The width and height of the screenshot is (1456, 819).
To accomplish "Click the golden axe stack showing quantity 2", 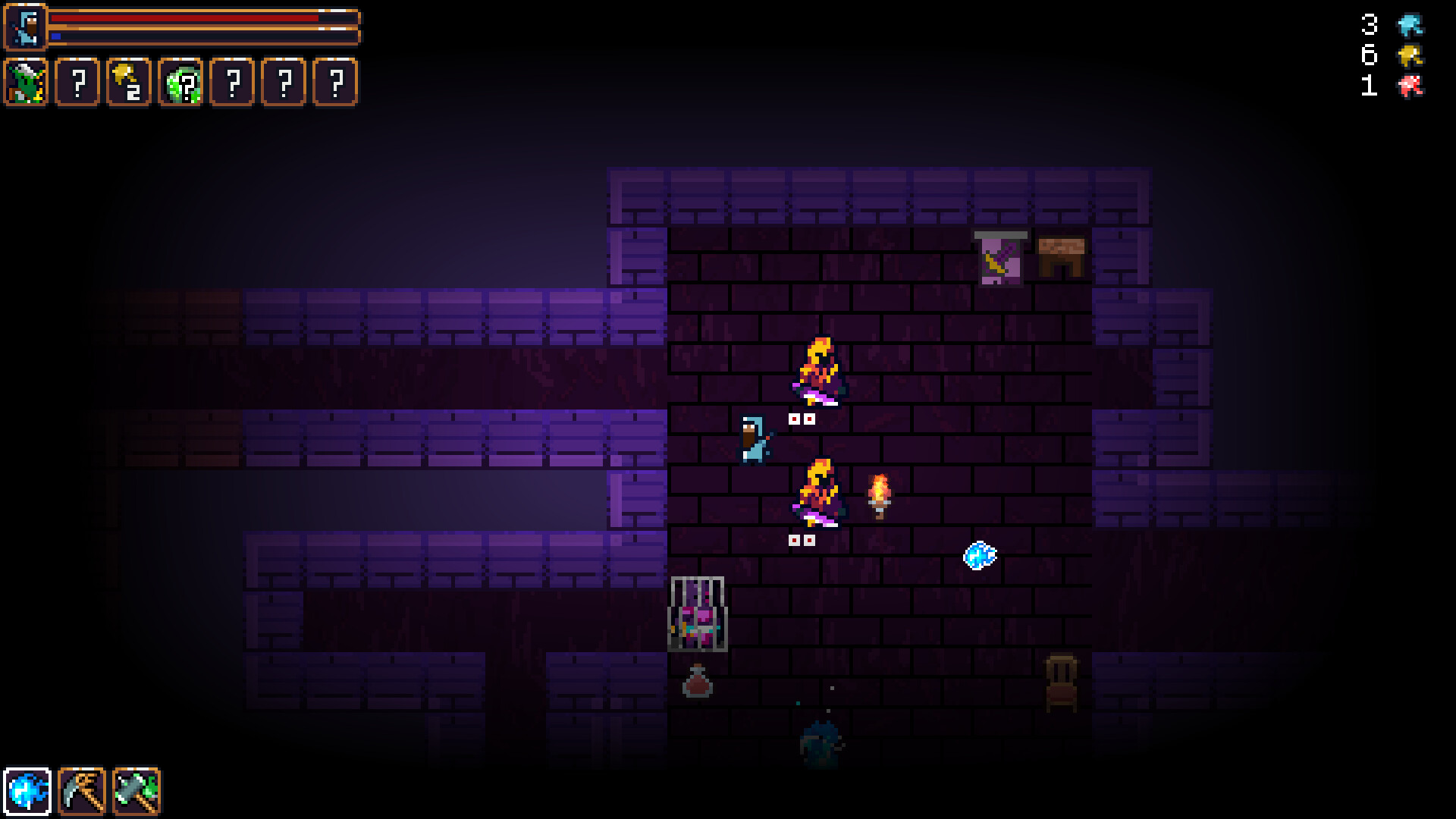I will (128, 83).
